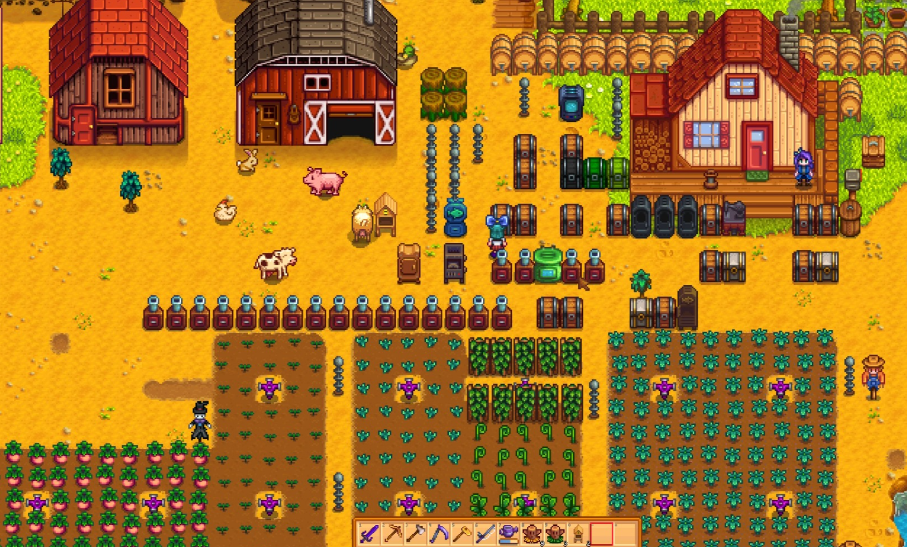Pick the golden hoe slot
The width and height of the screenshot is (907, 547).
(x=462, y=533)
